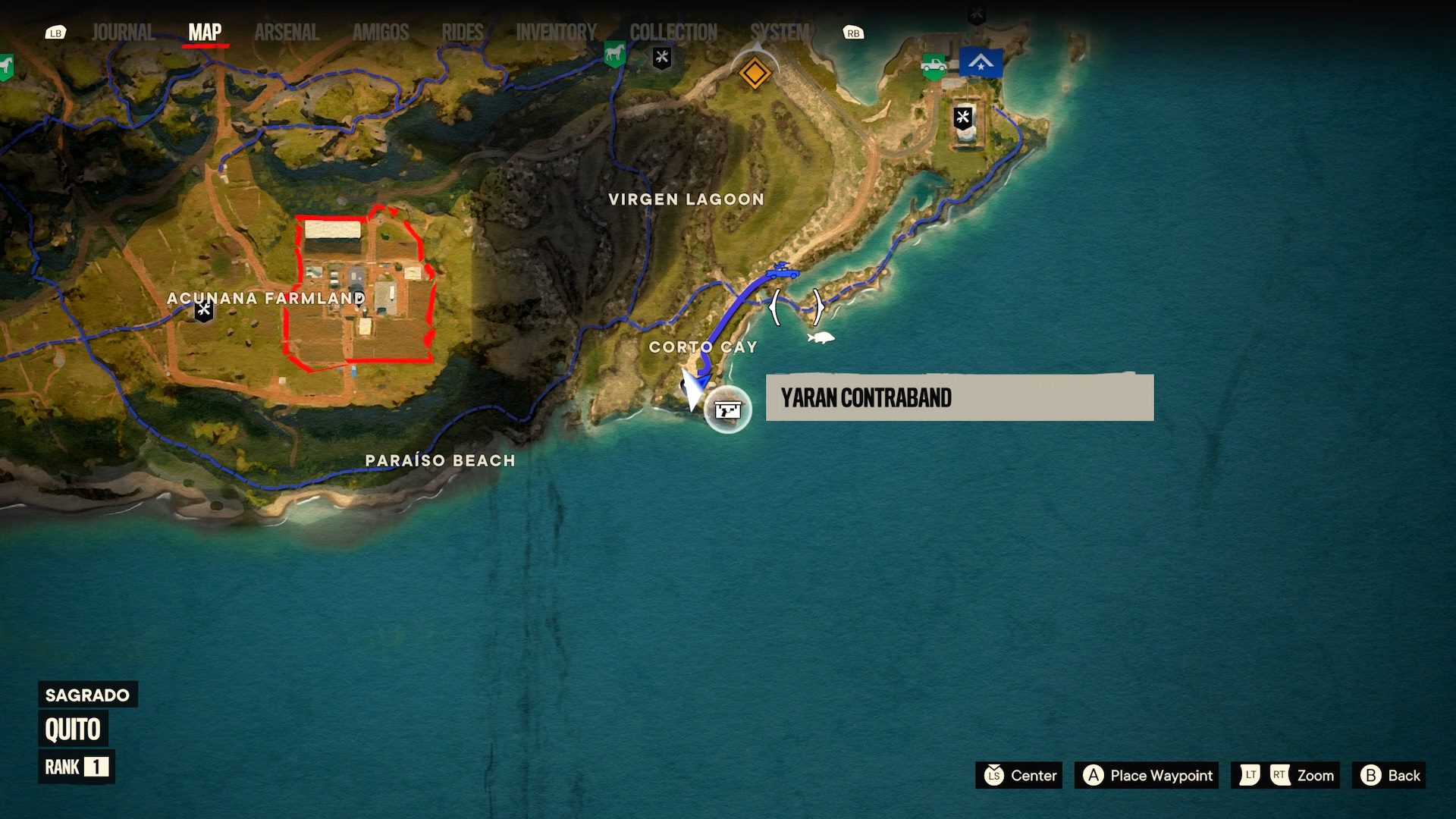Select the workbench wrench icon at Acunana Farmland
This screenshot has height=819, width=1456.
click(202, 311)
